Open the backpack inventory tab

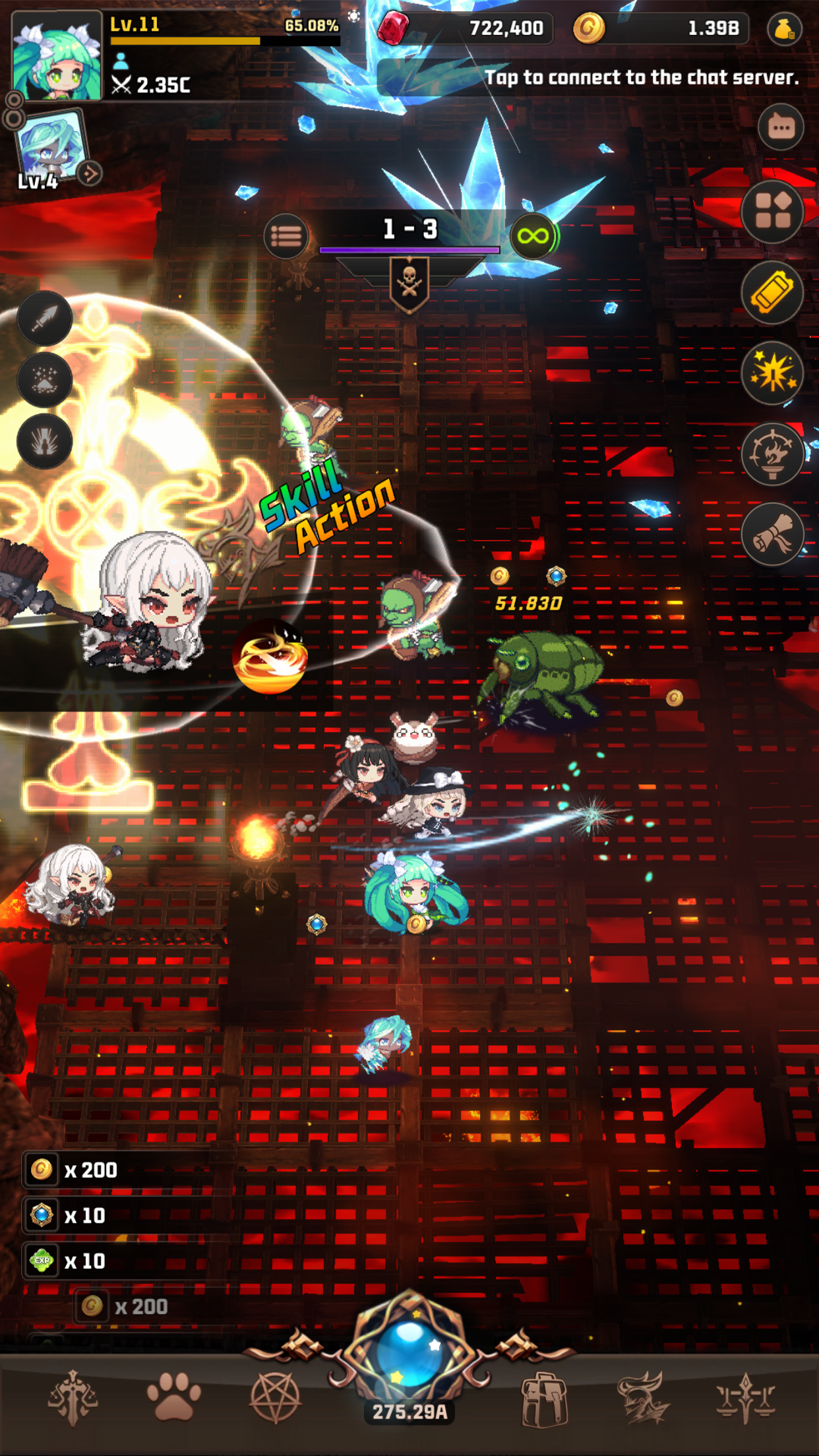coord(543,1398)
